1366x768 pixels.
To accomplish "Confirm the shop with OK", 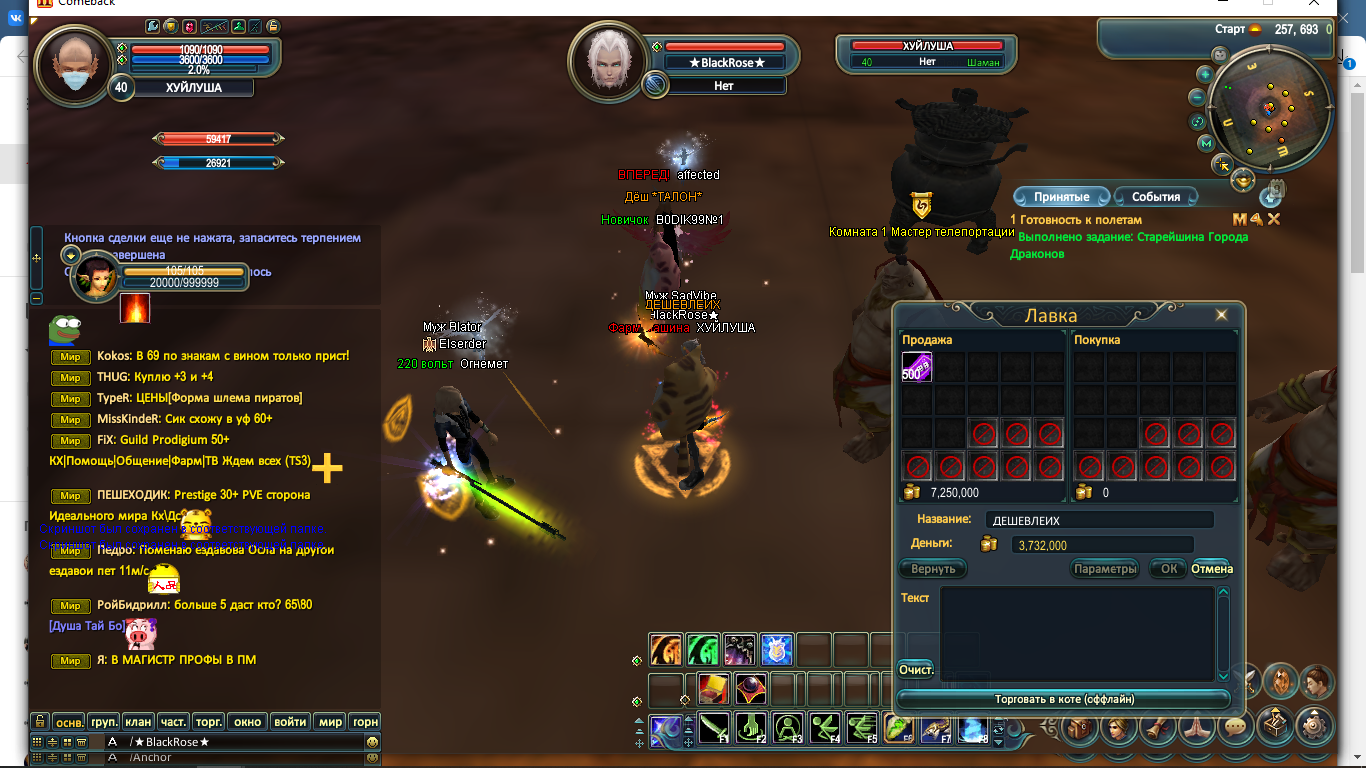I will point(1168,569).
